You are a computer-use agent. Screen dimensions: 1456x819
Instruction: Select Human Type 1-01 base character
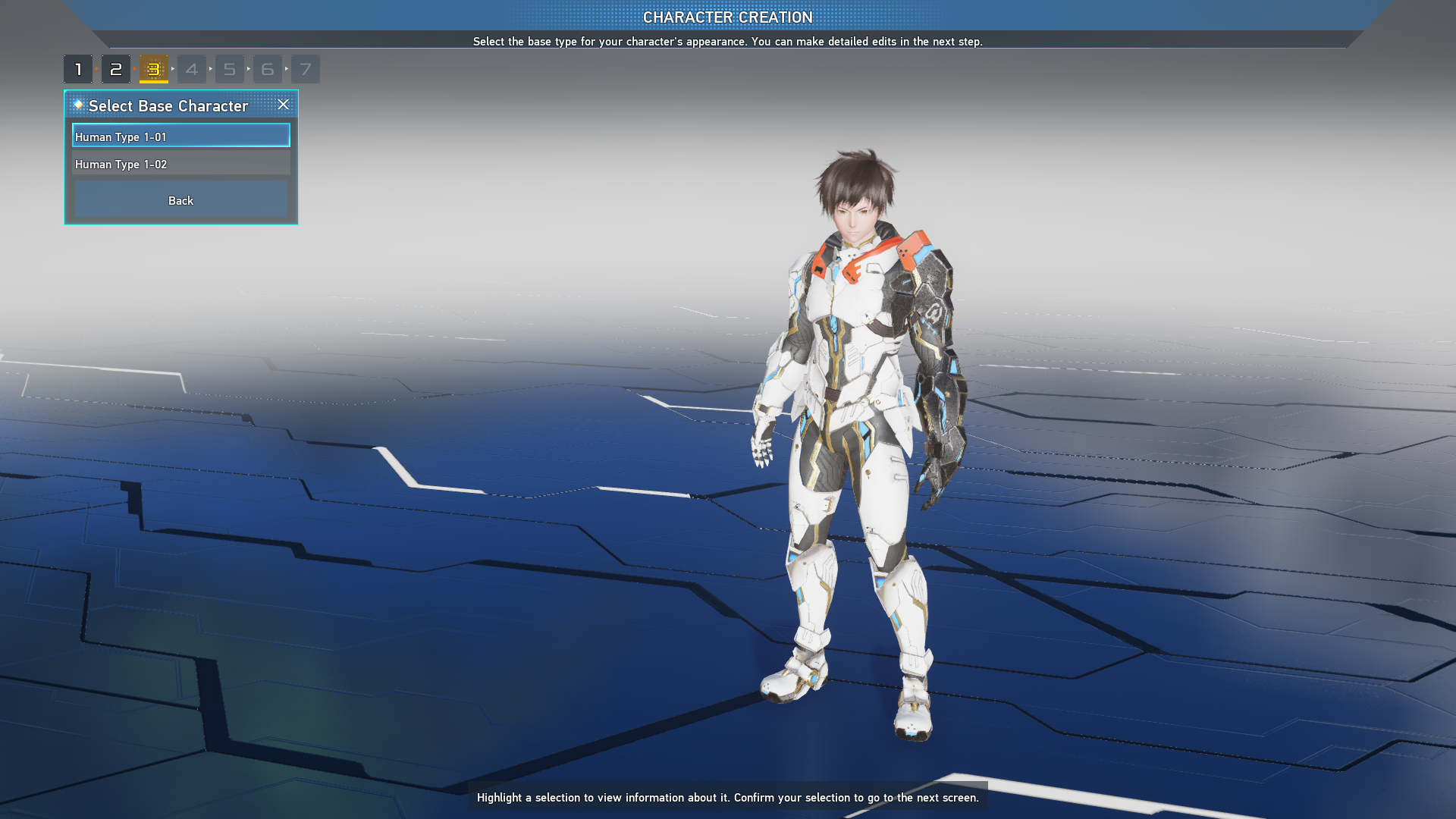point(180,136)
